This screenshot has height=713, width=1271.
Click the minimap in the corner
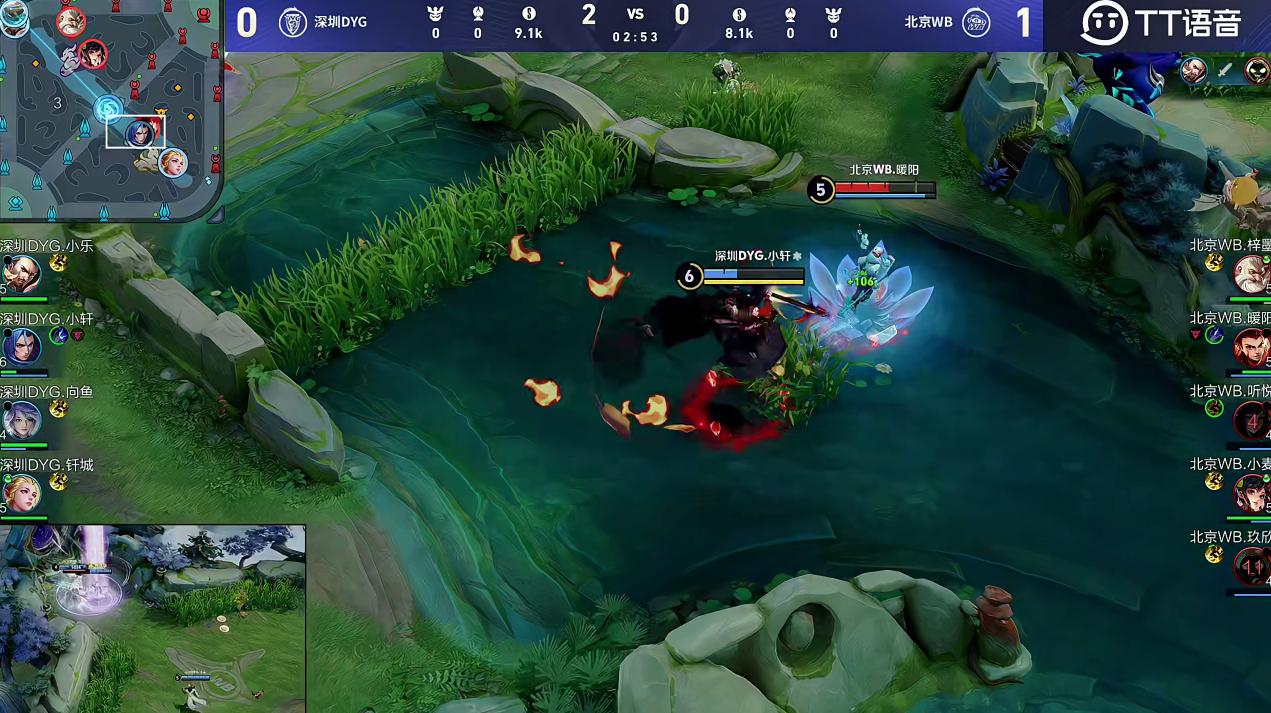110,108
